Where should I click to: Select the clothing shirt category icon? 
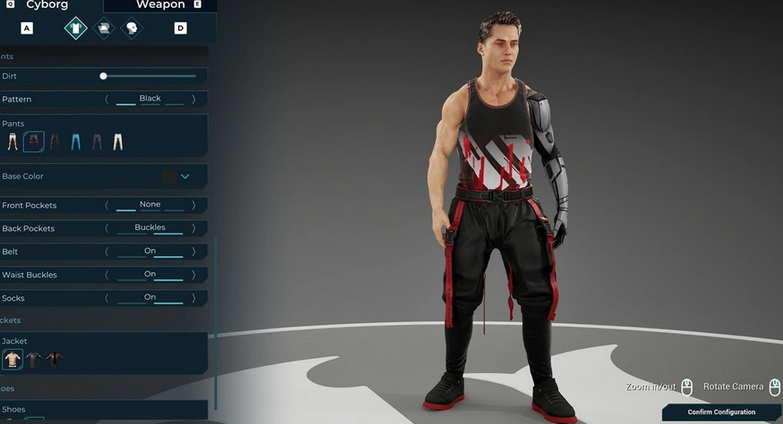(76, 28)
